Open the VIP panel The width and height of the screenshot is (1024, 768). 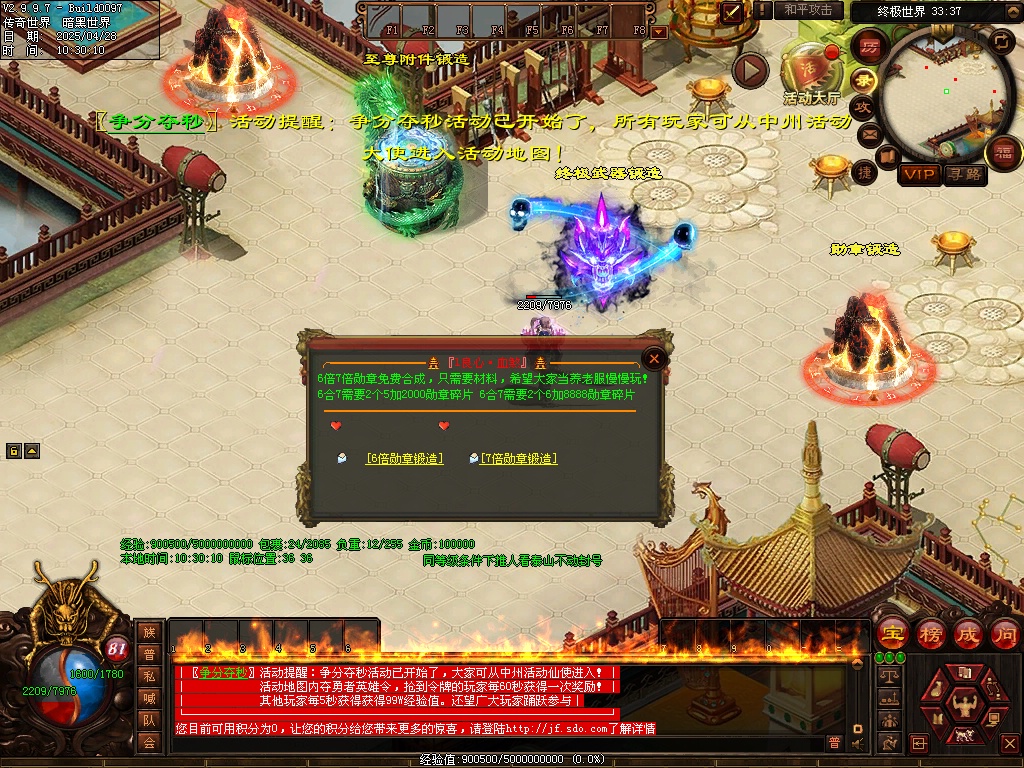click(x=918, y=174)
